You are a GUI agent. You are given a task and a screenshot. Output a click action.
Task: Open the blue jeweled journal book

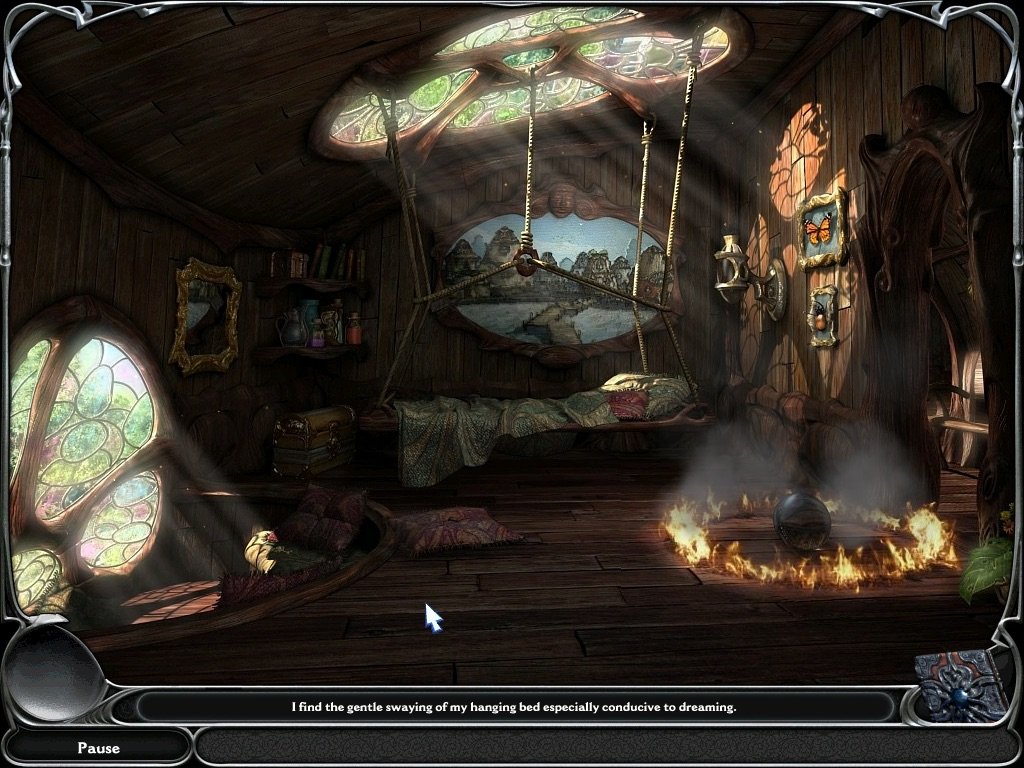[963, 686]
